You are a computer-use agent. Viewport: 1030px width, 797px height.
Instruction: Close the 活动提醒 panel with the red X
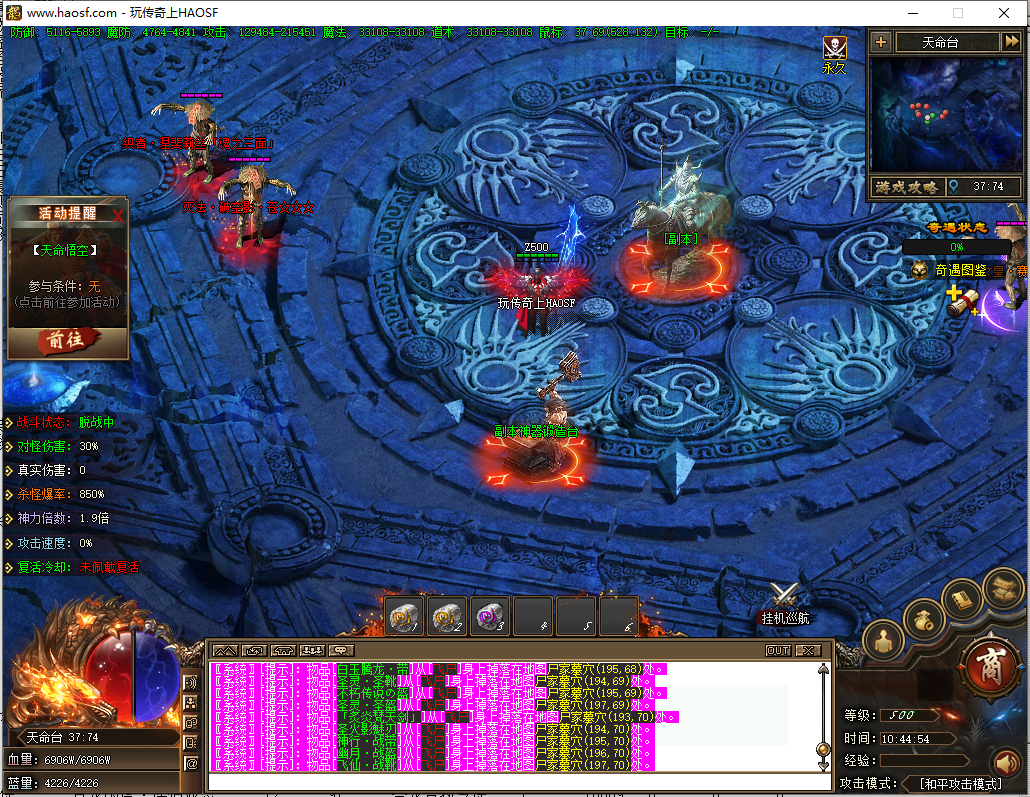point(120,214)
